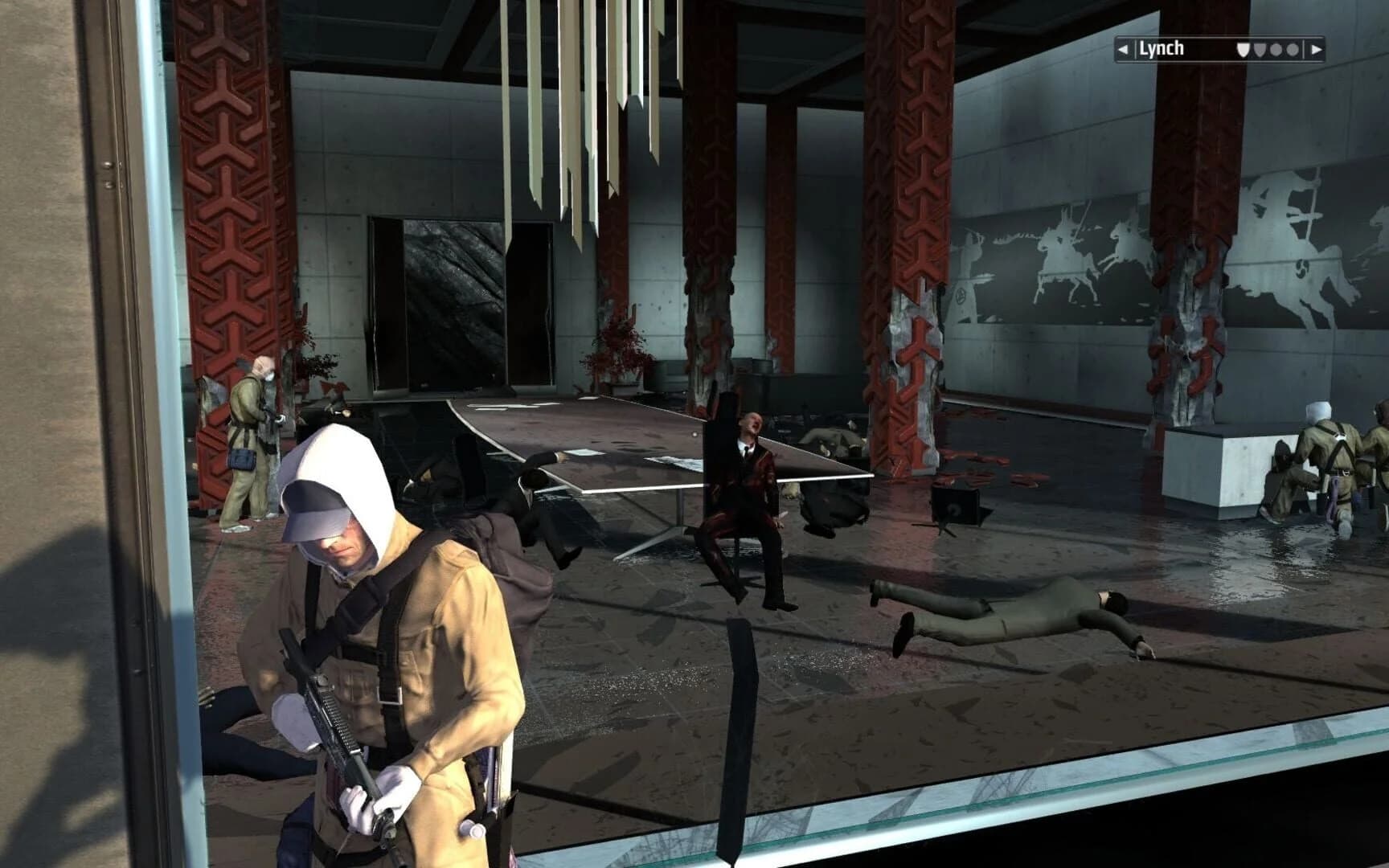Click the left arrow to switch to the previous character
The width and height of the screenshot is (1389, 868).
(x=1123, y=50)
